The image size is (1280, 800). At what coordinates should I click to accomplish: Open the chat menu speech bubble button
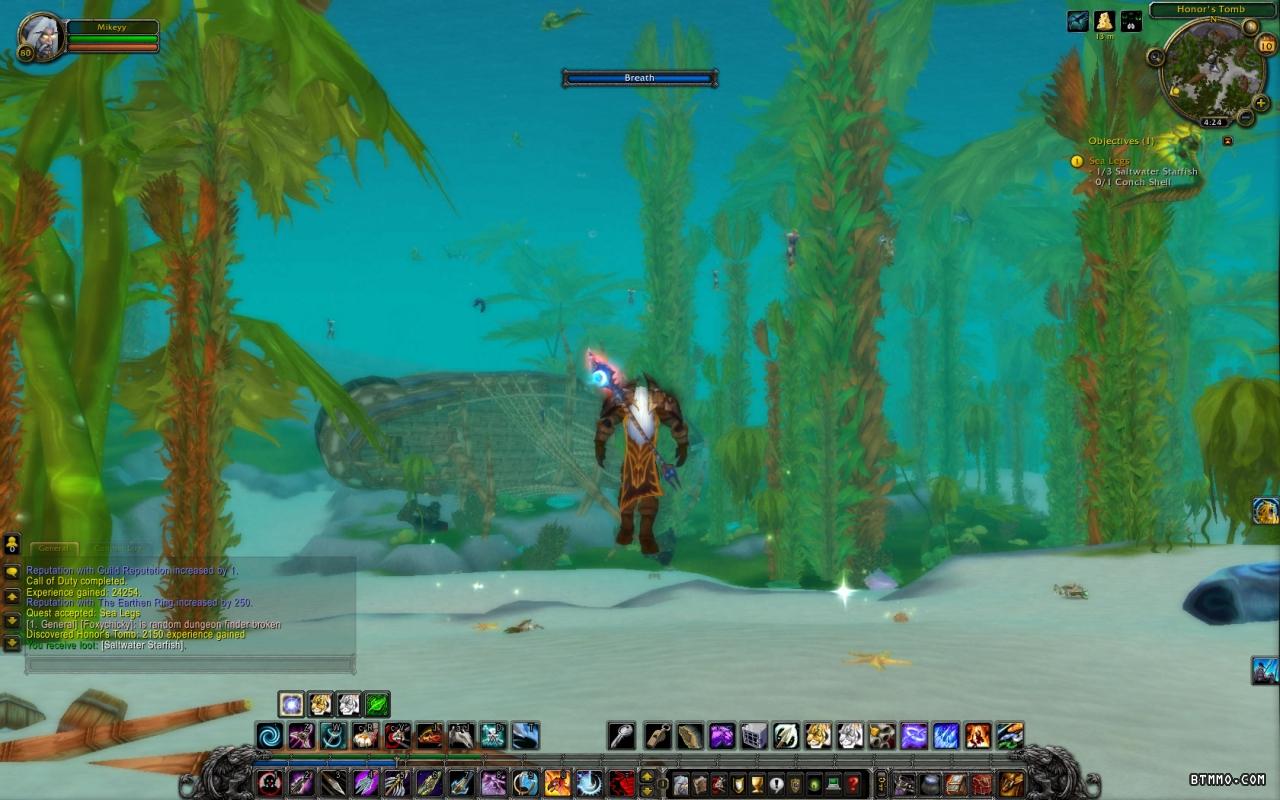pyautogui.click(x=12, y=571)
